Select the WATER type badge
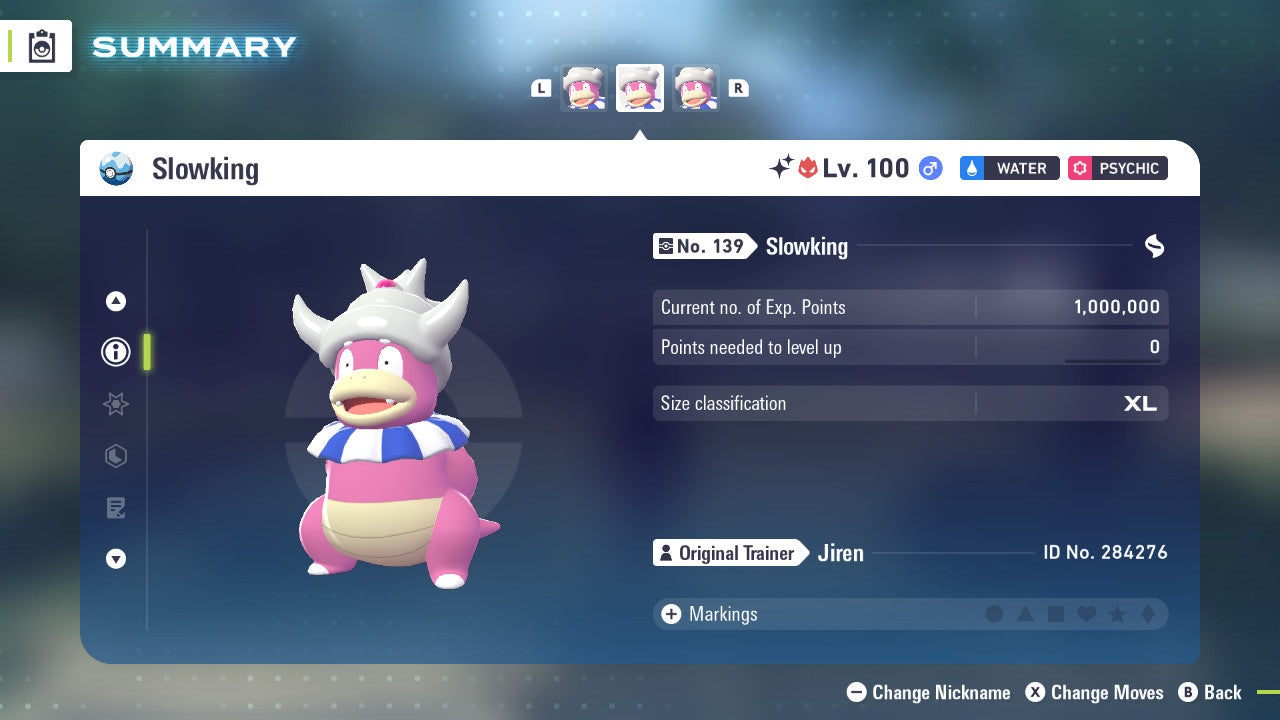The image size is (1280, 720). 1009,168
